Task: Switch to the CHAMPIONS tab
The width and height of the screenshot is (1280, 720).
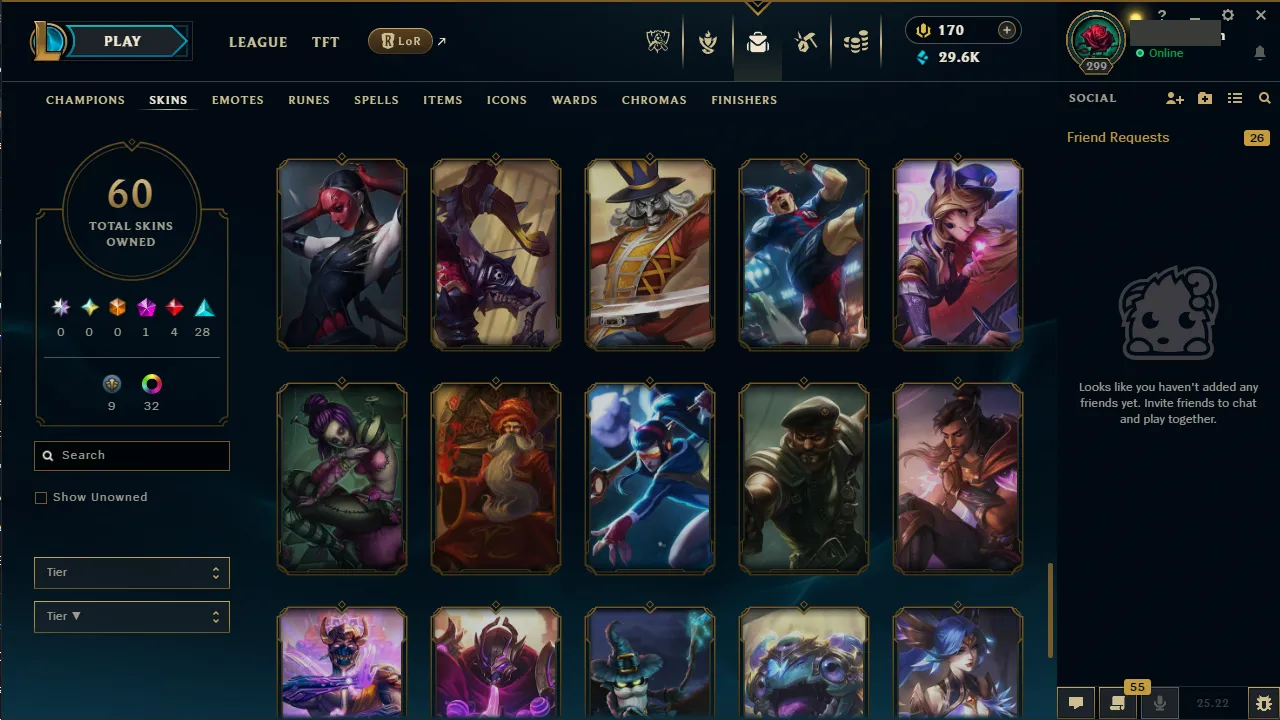Action: [85, 100]
